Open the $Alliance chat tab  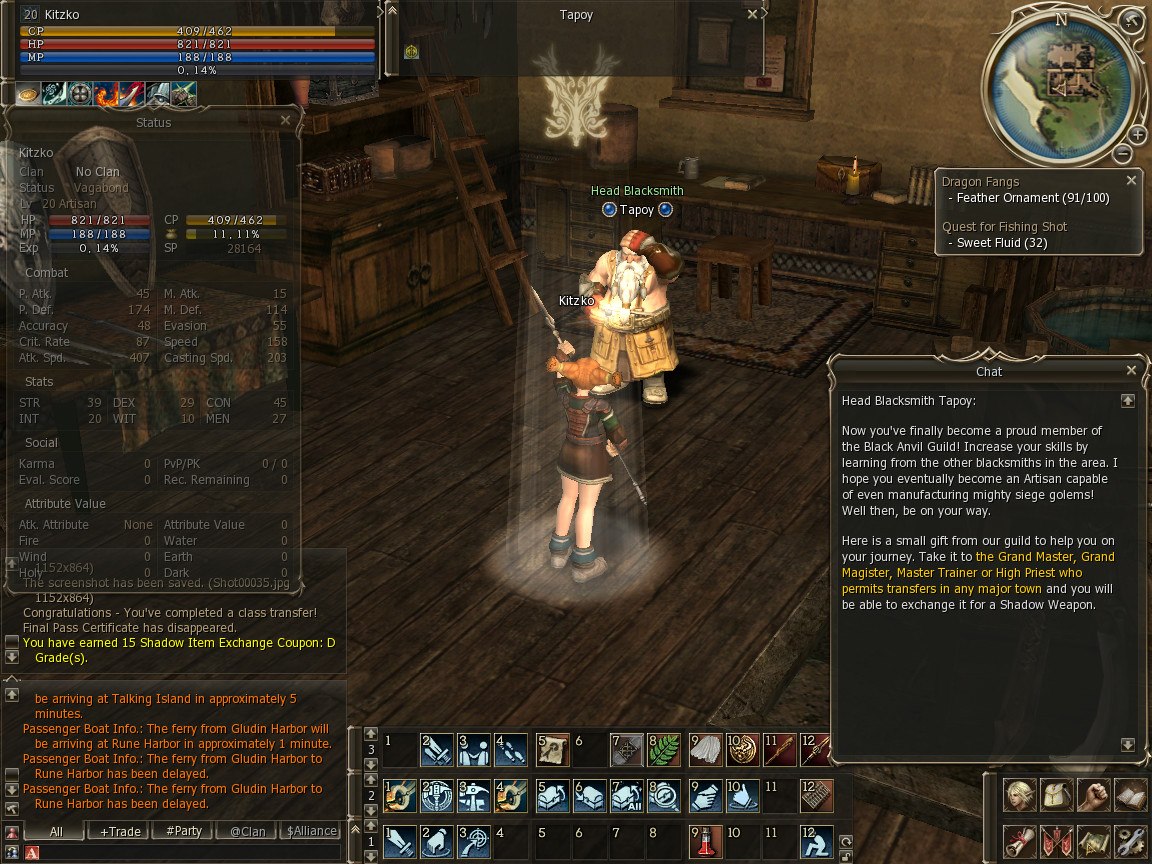tap(311, 831)
